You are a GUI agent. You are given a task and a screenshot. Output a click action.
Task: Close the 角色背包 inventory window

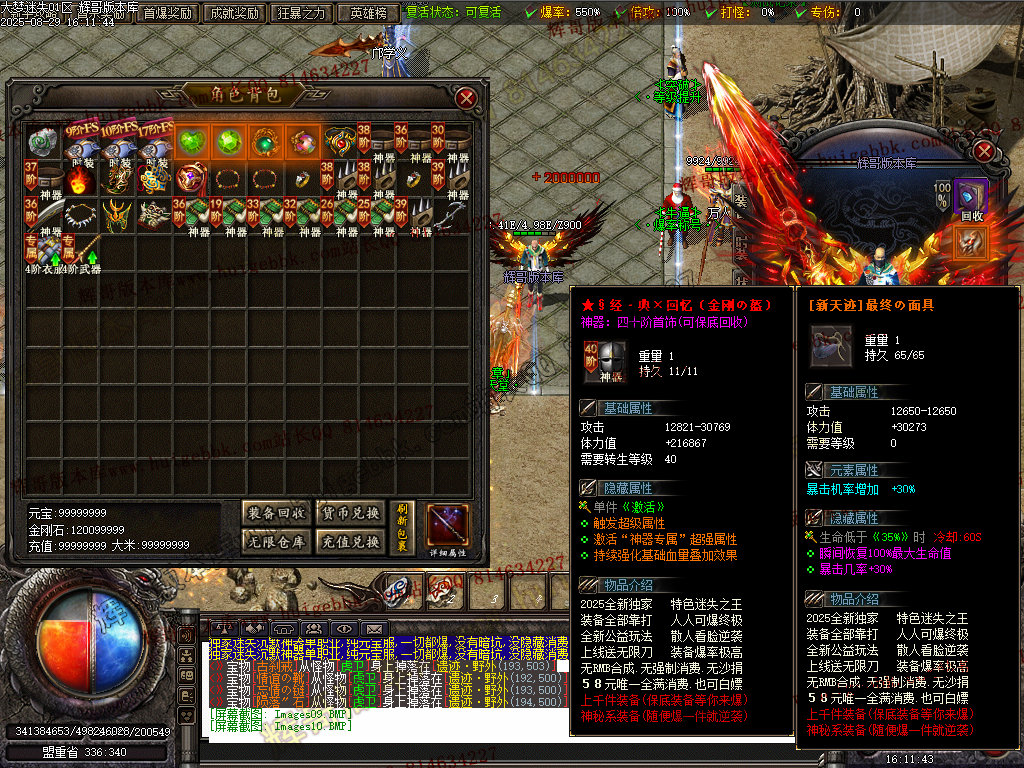466,97
